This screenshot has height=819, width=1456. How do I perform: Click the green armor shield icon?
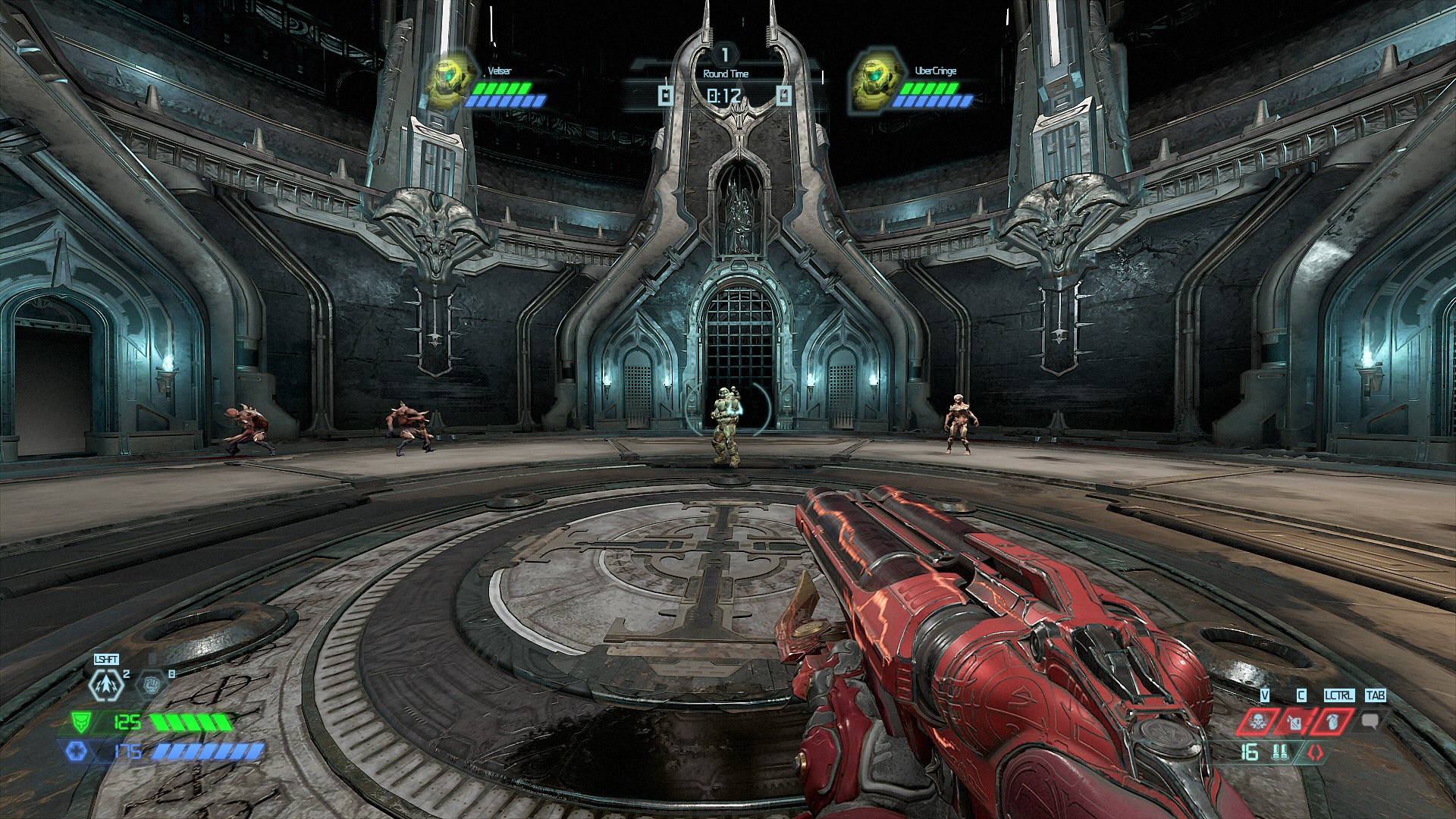click(80, 722)
